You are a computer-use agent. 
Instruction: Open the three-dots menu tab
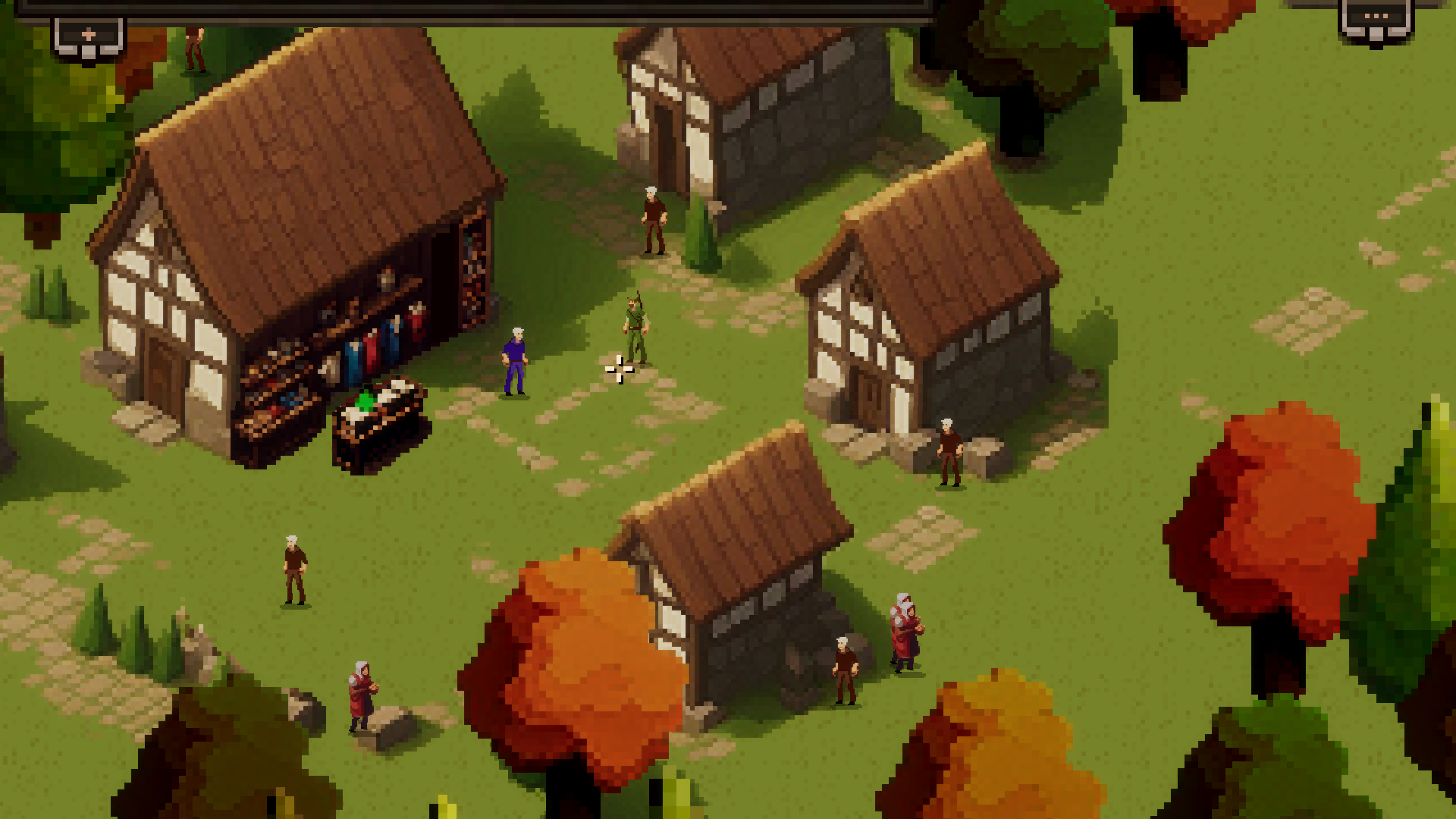point(1376,17)
